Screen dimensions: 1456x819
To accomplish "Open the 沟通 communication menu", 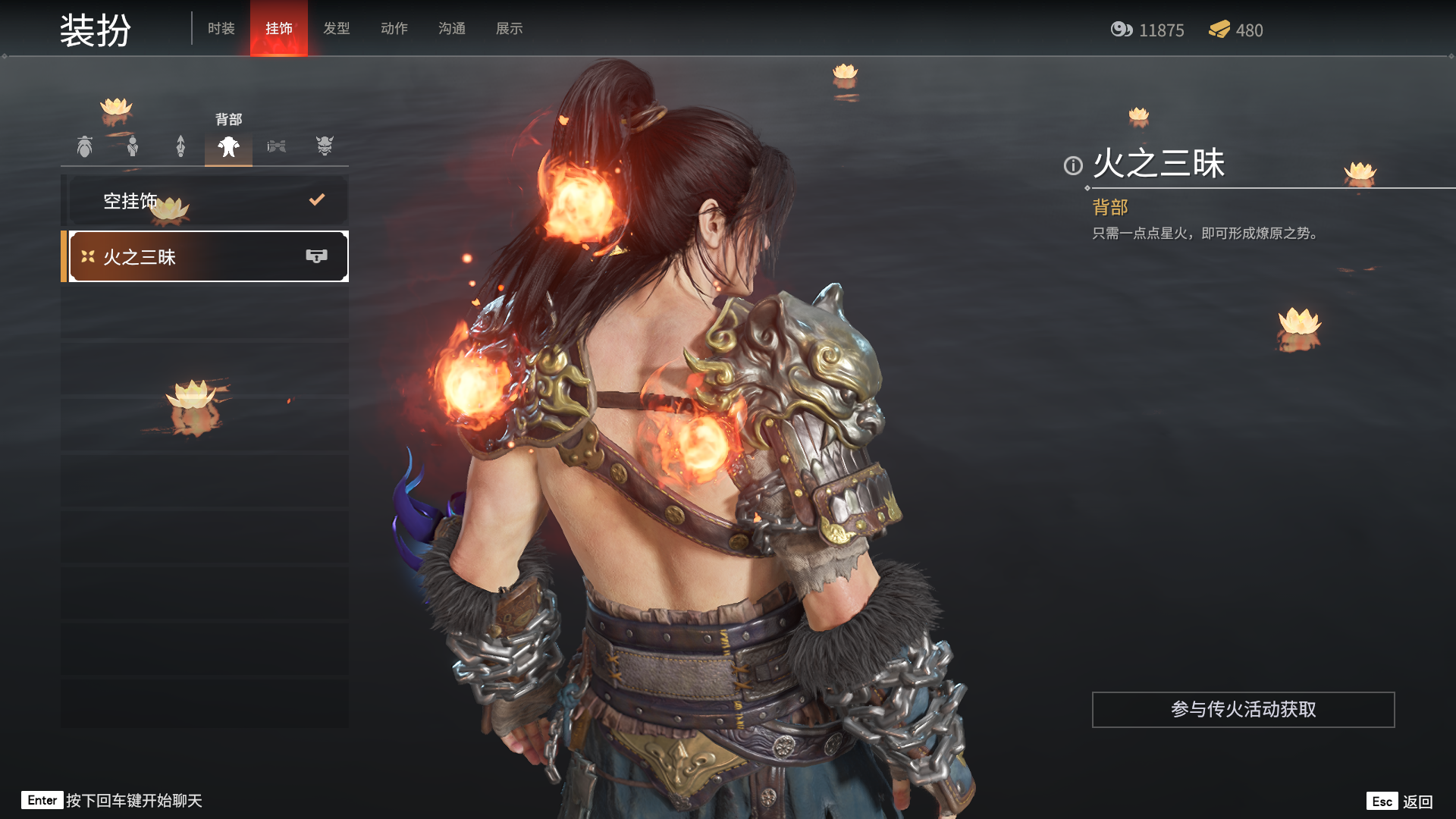I will click(x=451, y=28).
